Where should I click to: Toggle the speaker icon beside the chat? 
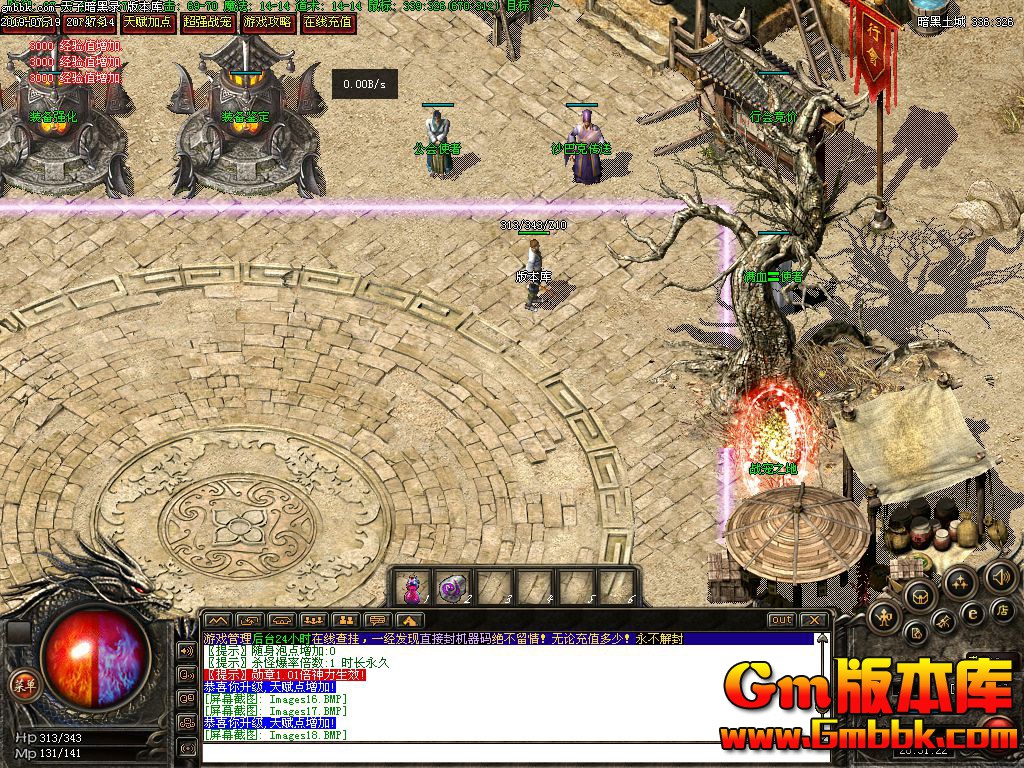(x=186, y=651)
